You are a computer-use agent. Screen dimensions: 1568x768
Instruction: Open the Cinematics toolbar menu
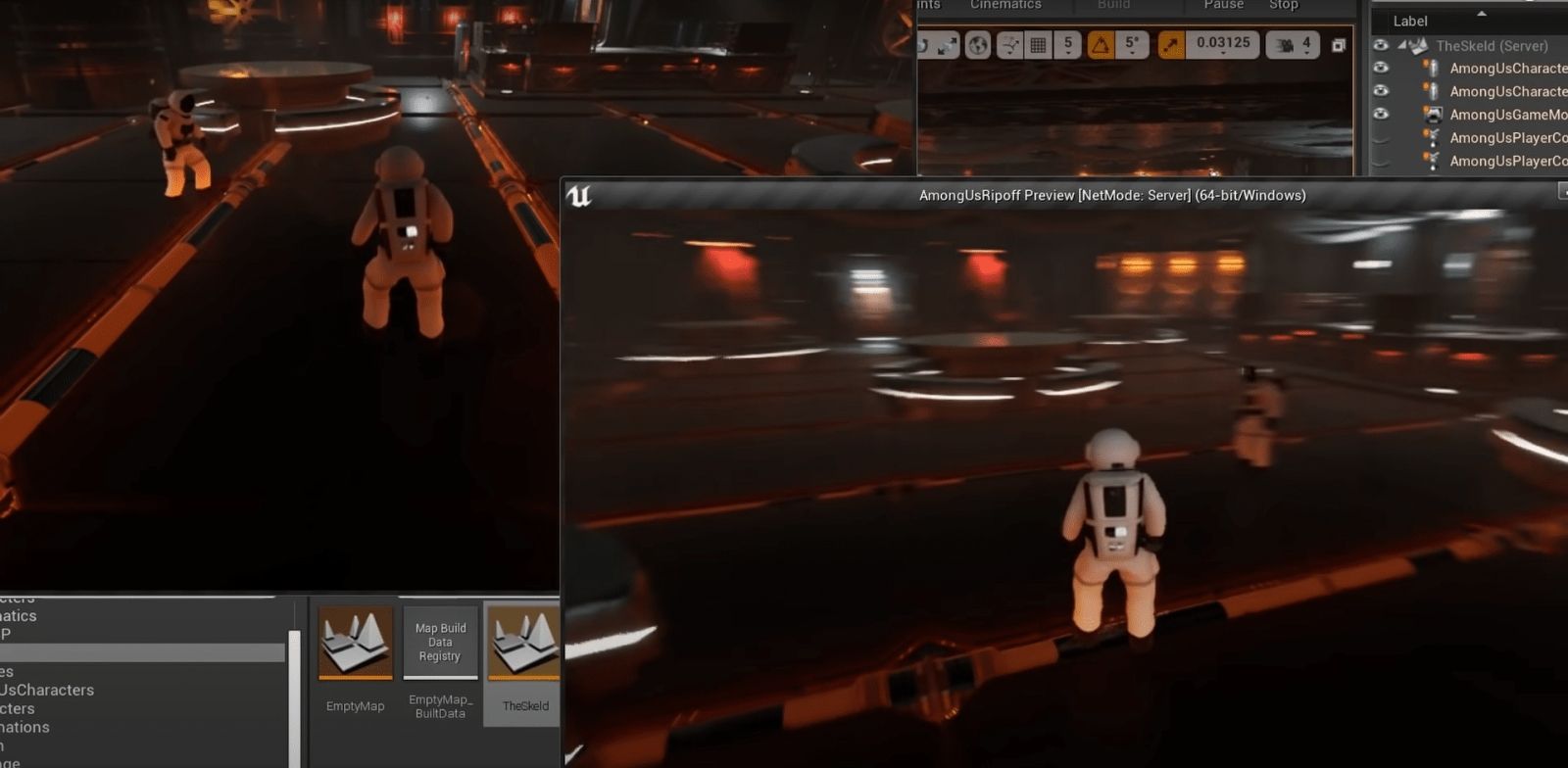(1005, 6)
